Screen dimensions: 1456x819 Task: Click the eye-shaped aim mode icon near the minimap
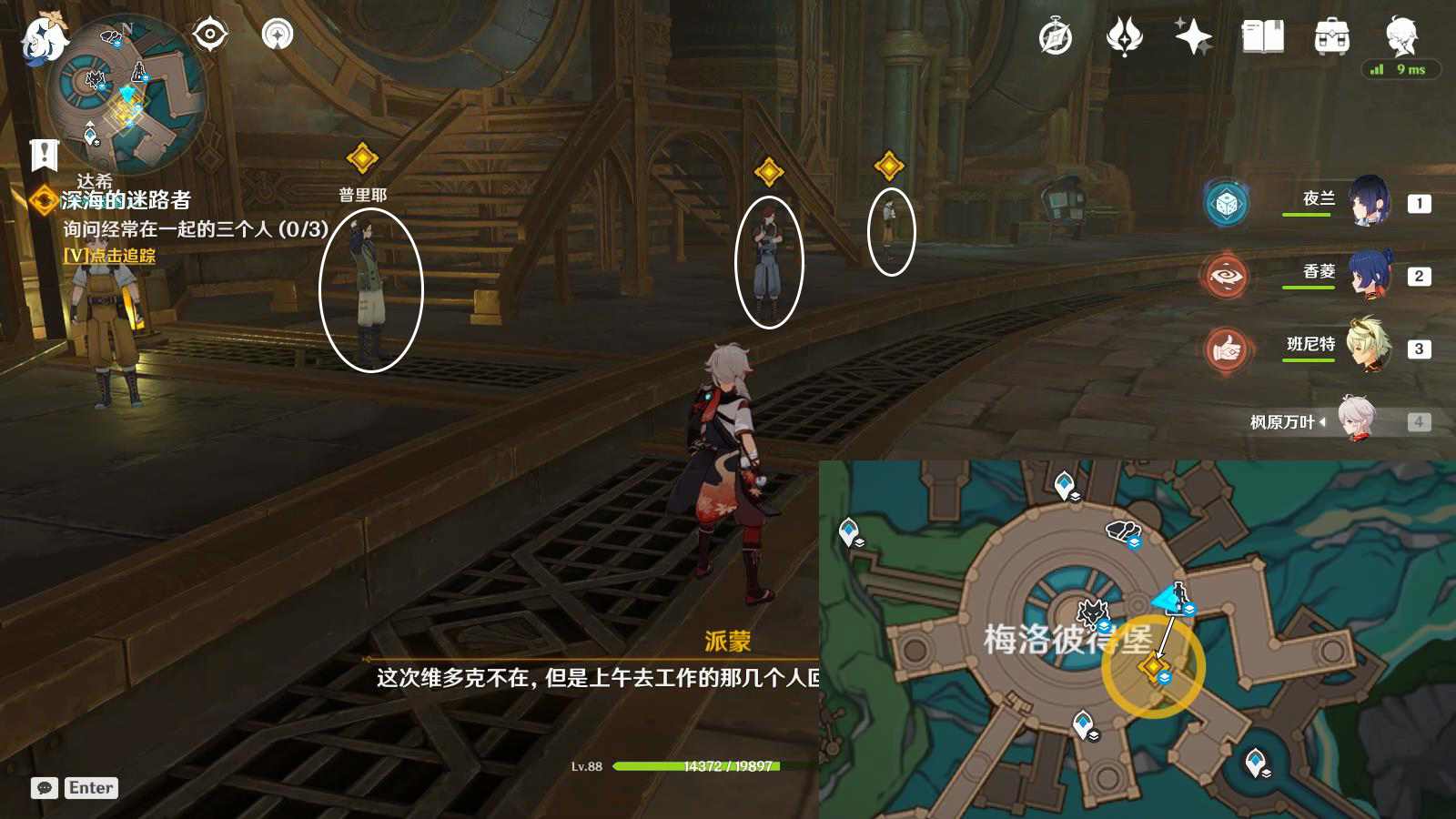(211, 35)
